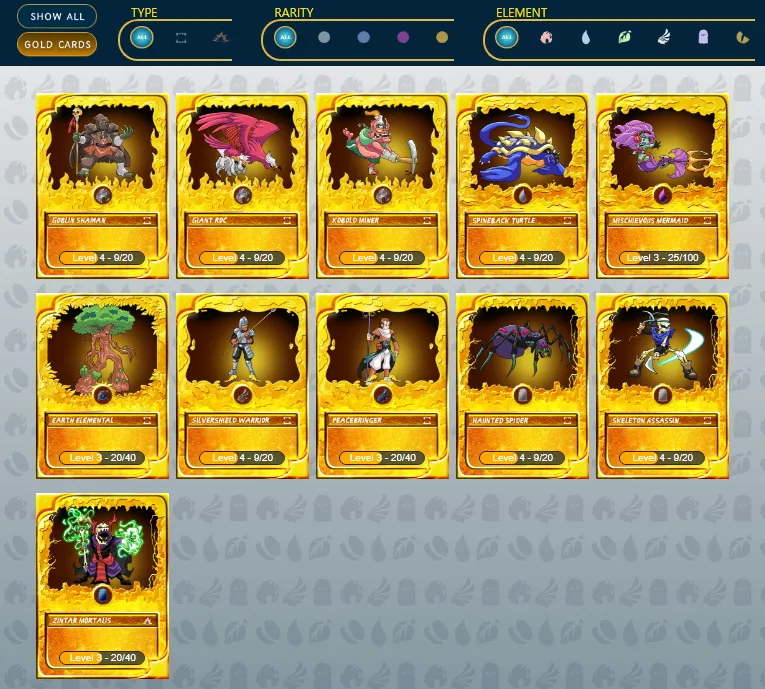The width and height of the screenshot is (765, 689).
Task: Choose the Kobold Miner card
Action: tap(382, 185)
